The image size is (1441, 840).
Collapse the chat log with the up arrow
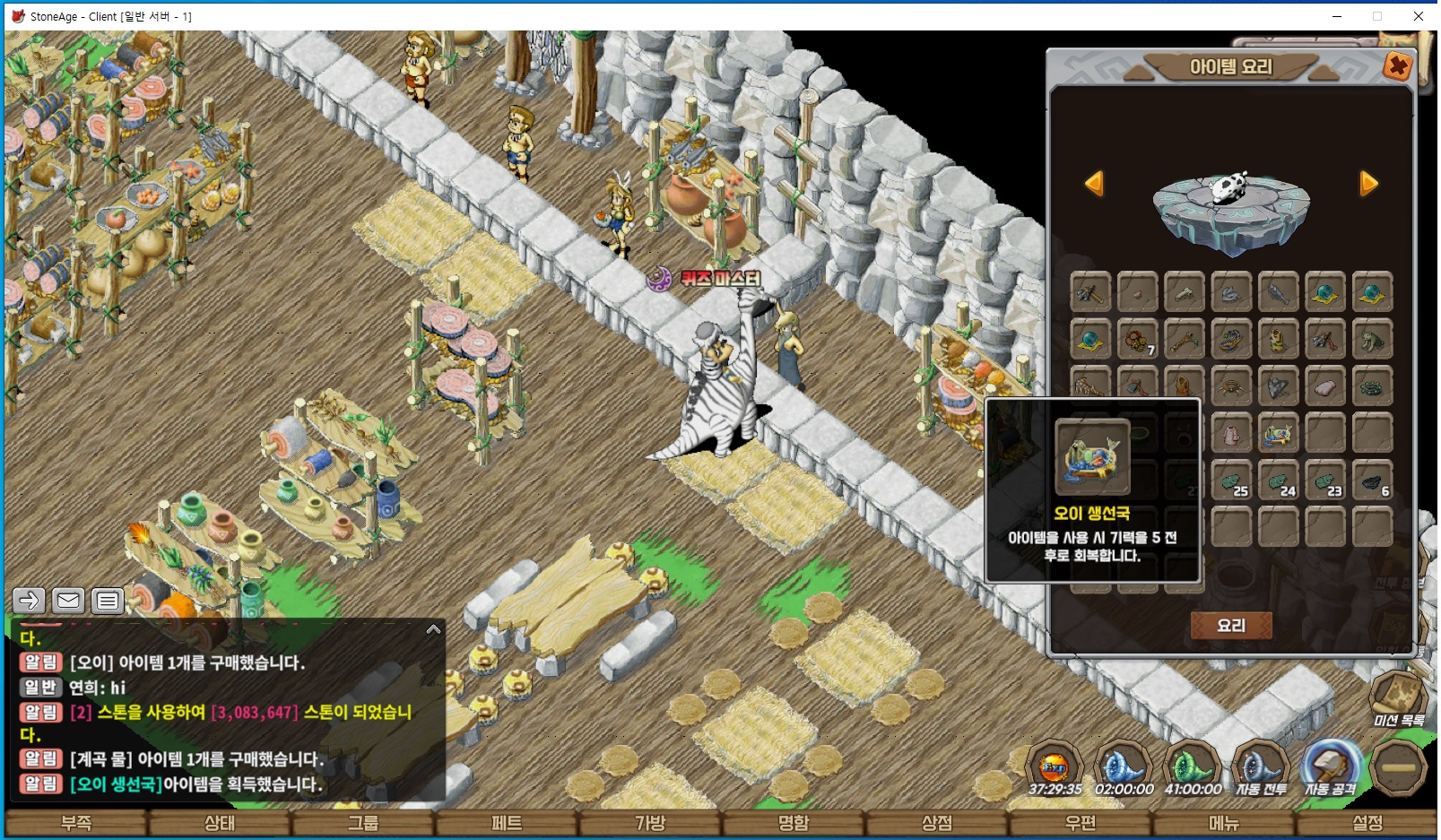(433, 629)
